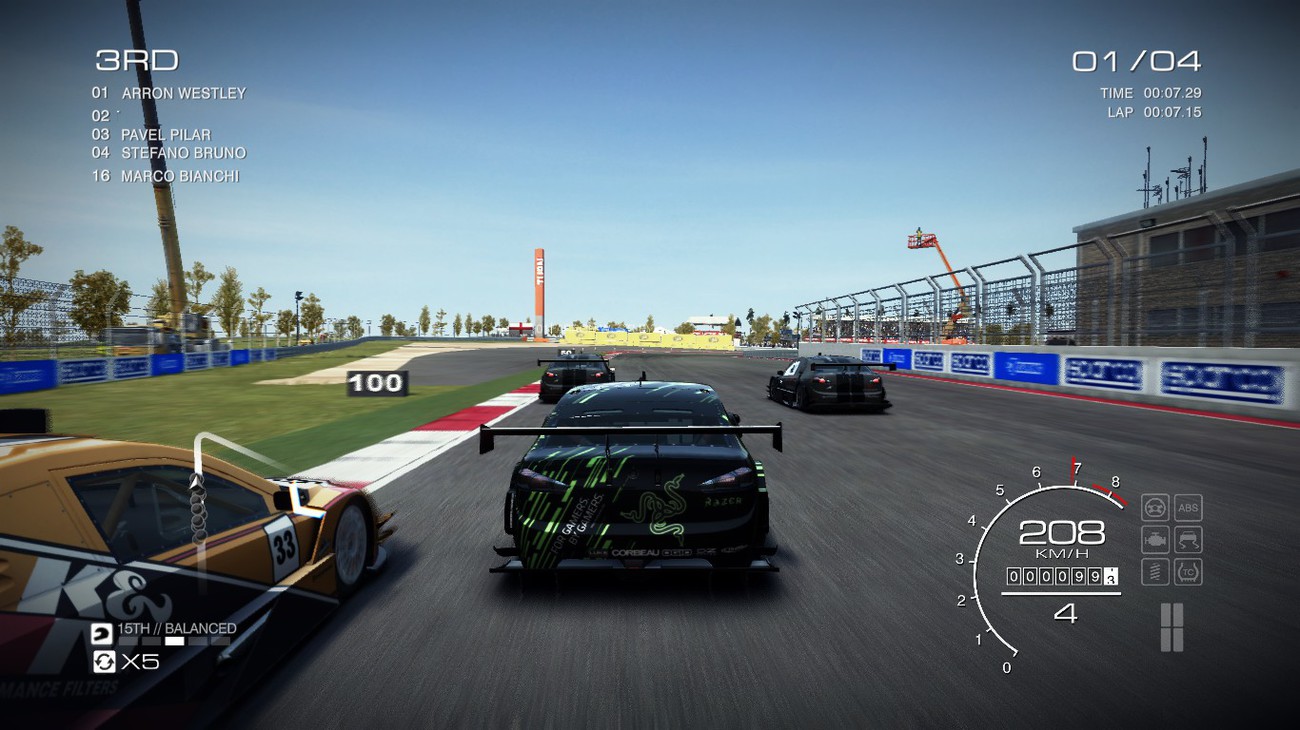Screen dimensions: 1300x730
Task: Click the engine warning icon
Action: (x=1155, y=540)
